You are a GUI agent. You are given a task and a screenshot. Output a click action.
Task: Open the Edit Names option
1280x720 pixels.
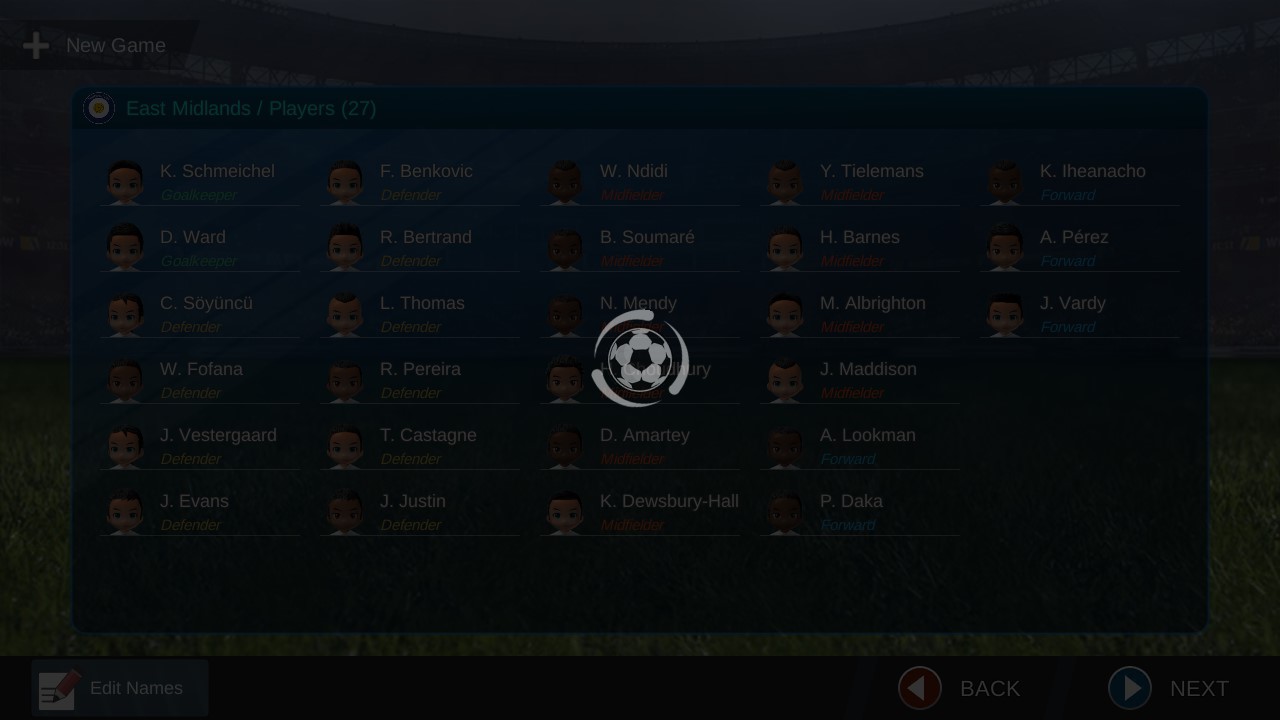point(120,688)
